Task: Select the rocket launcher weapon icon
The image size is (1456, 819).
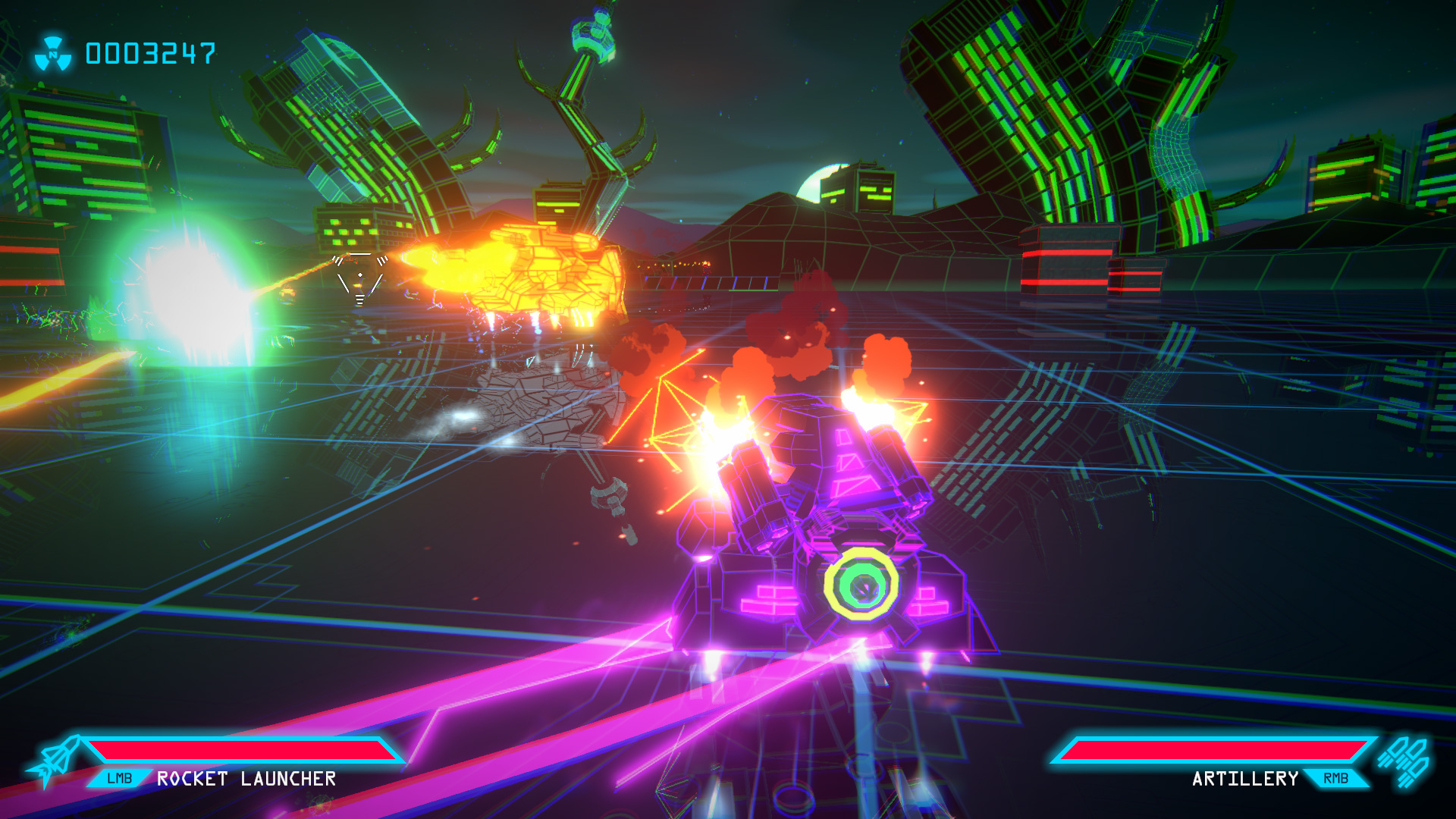Action: point(55,761)
